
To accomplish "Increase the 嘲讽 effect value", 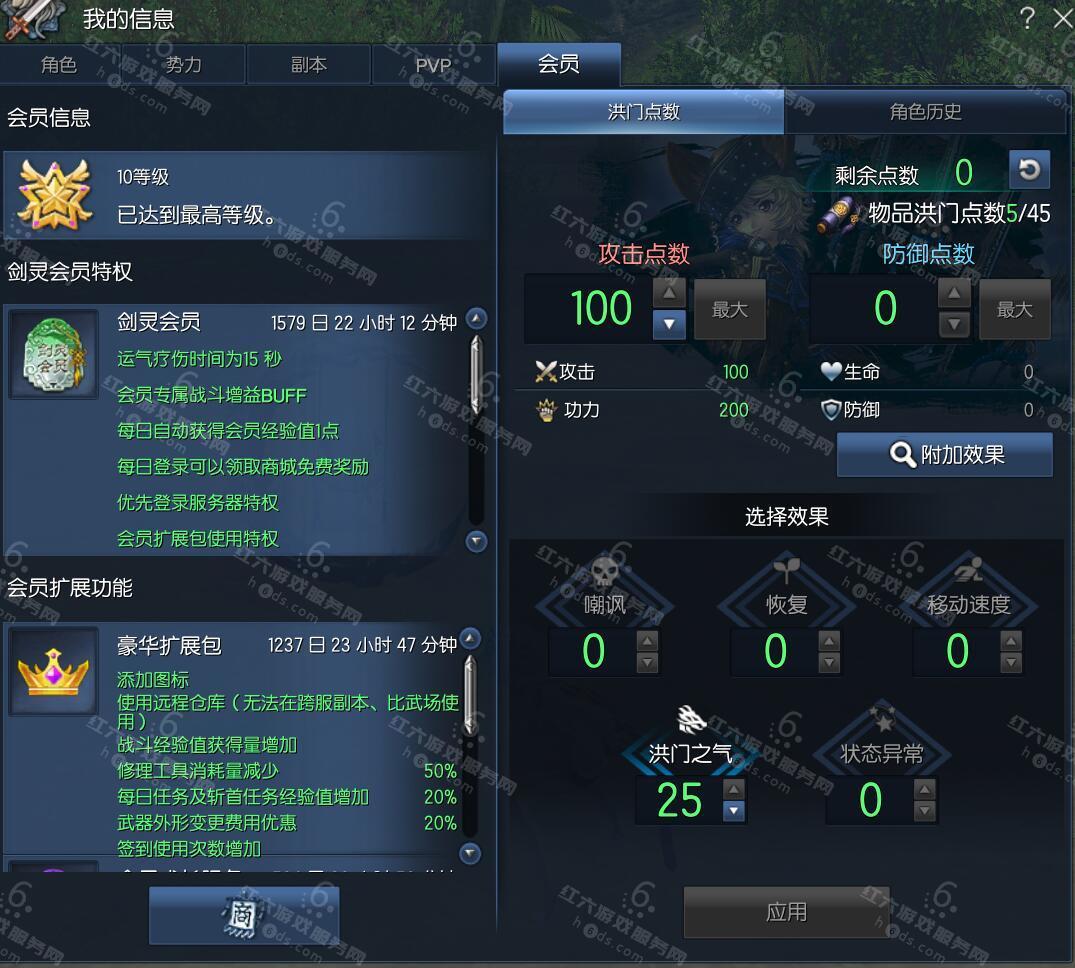I will click(x=647, y=642).
